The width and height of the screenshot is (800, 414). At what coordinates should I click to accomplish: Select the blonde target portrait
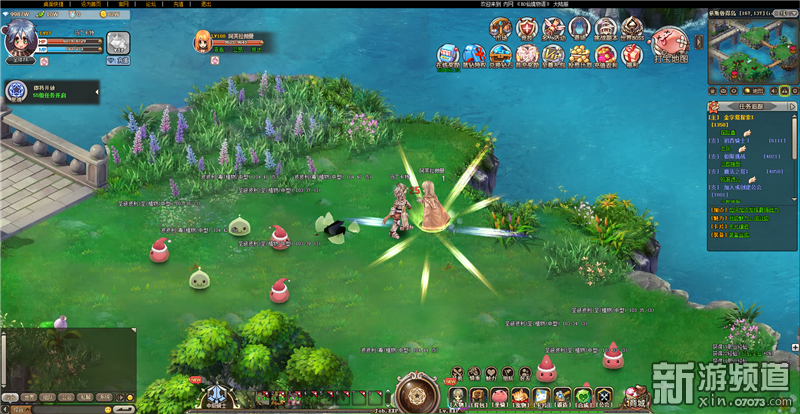(199, 41)
